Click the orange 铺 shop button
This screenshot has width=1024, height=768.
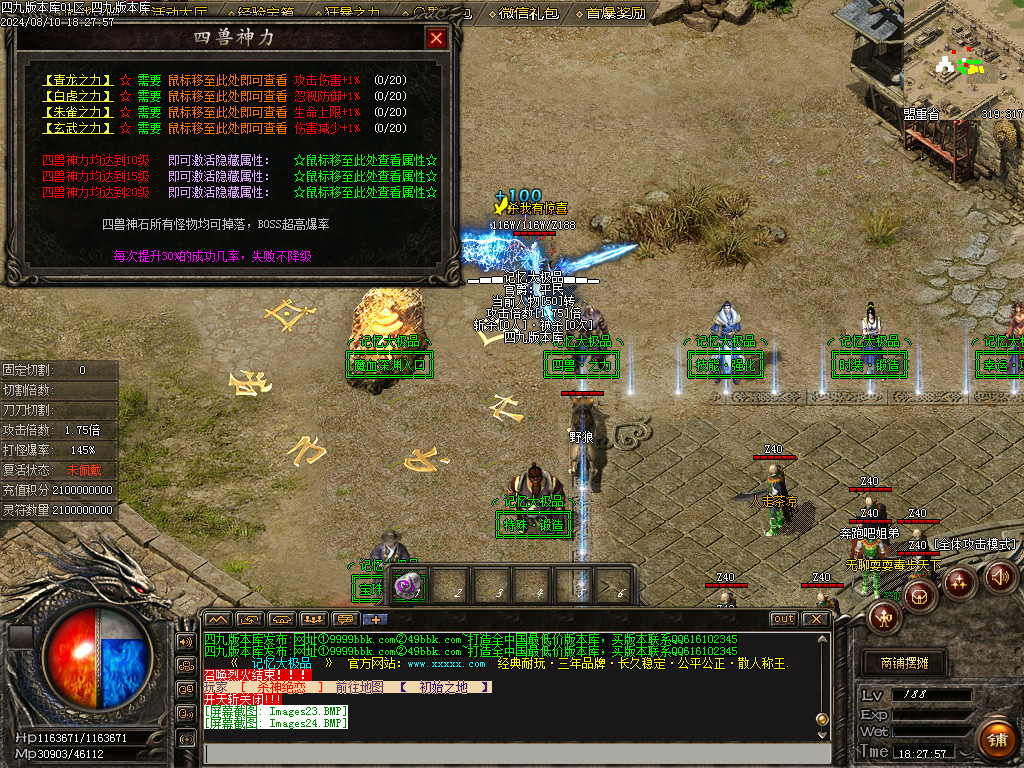997,741
